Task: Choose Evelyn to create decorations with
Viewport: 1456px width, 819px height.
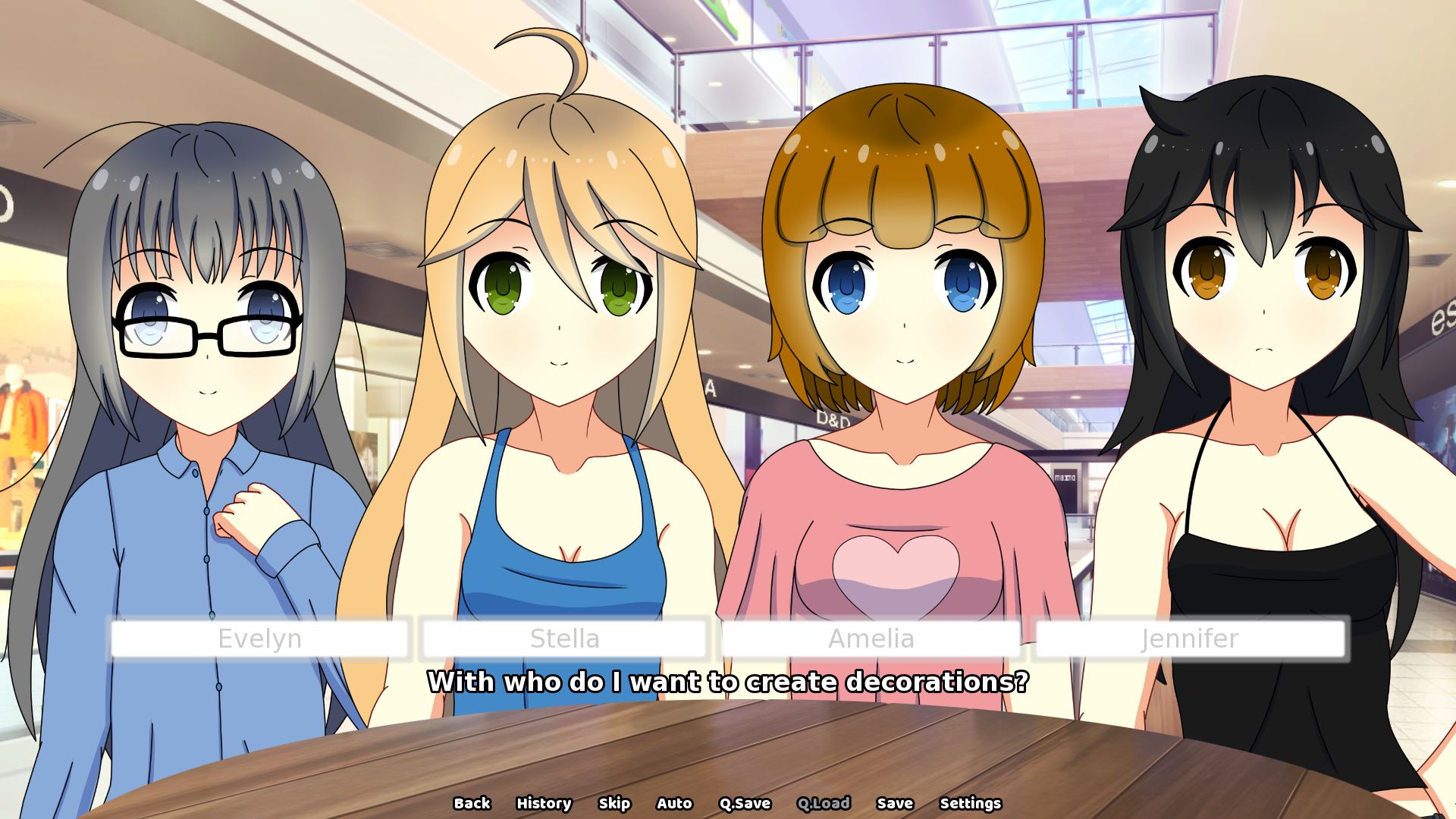Action: click(259, 639)
